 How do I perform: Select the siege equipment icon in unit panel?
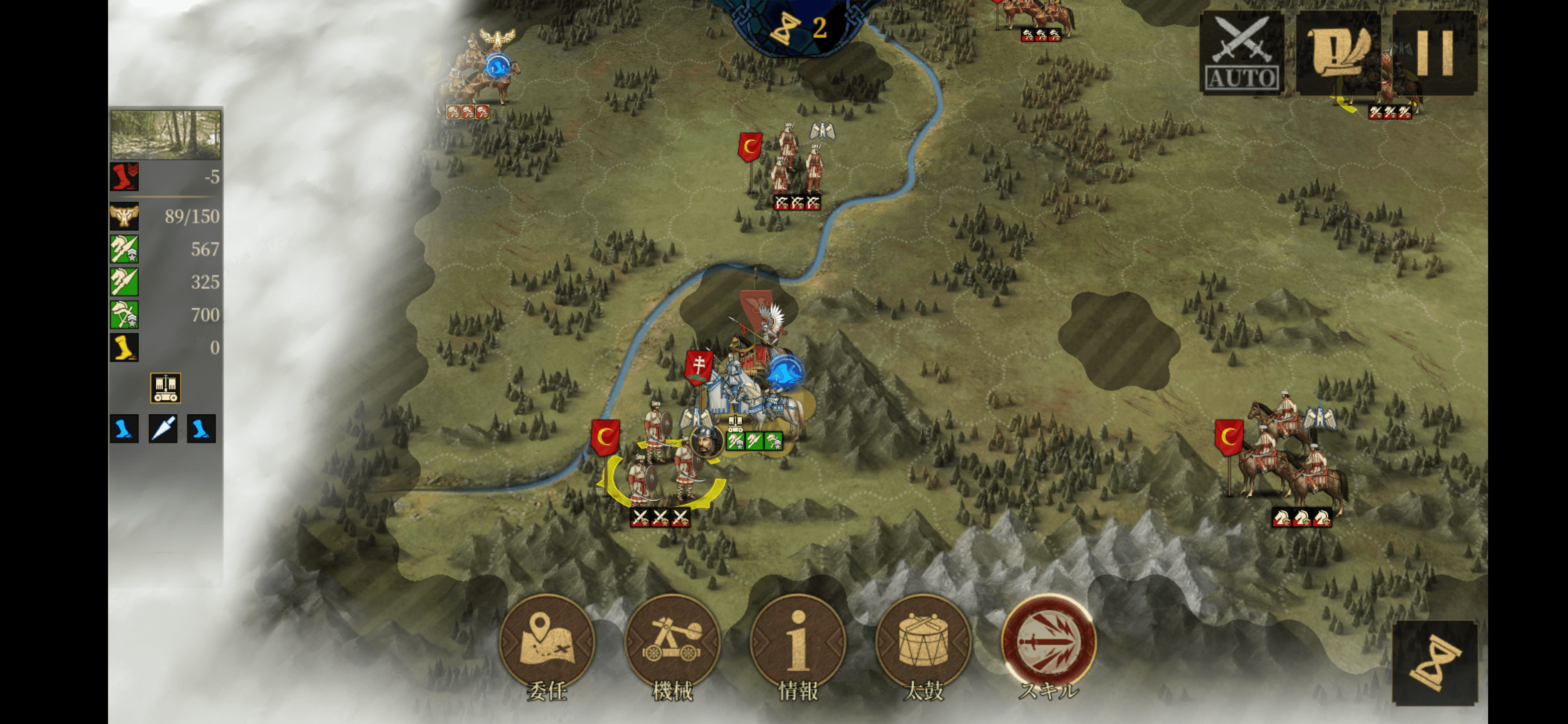[165, 388]
